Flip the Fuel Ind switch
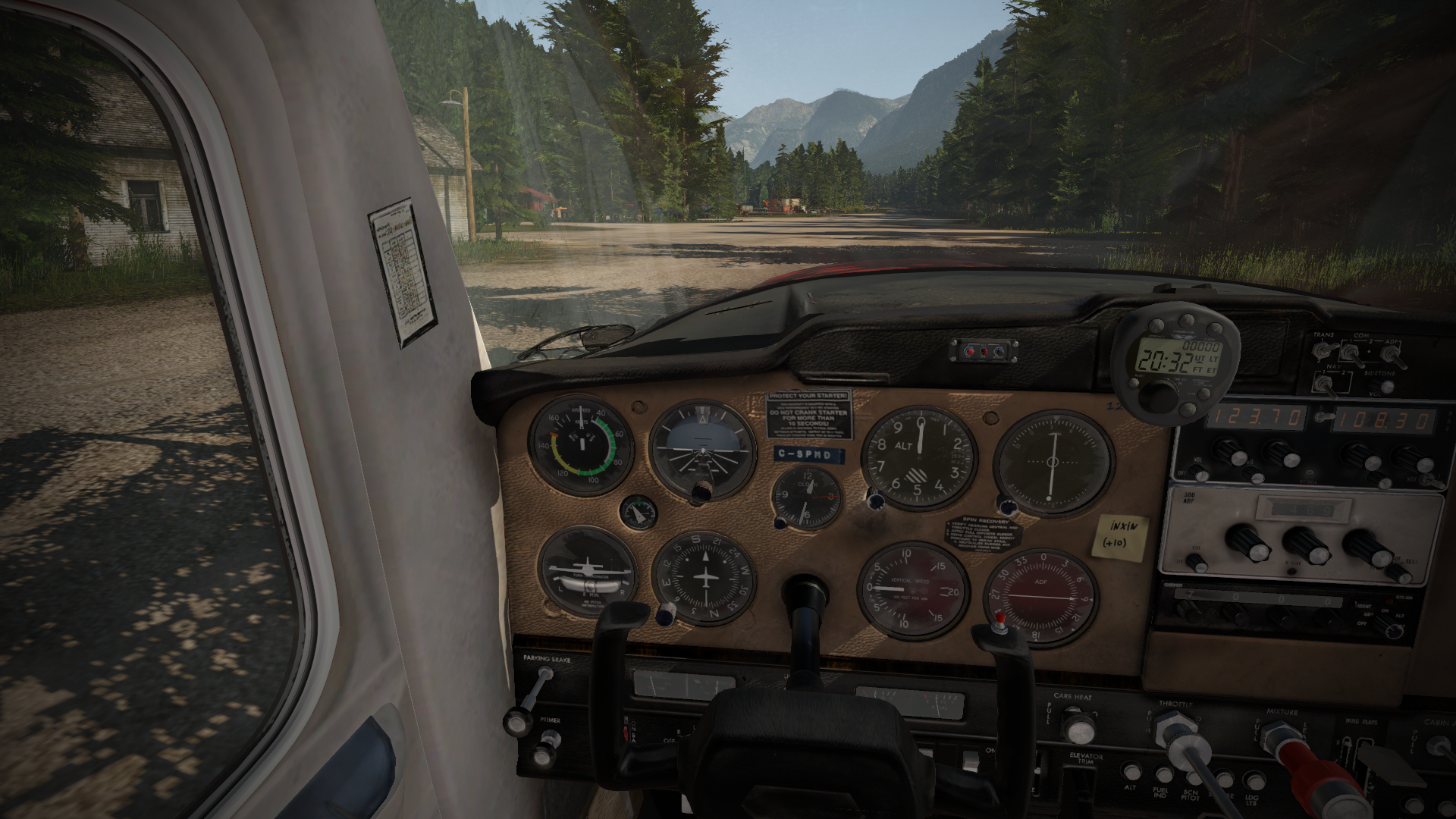 pos(1163,773)
